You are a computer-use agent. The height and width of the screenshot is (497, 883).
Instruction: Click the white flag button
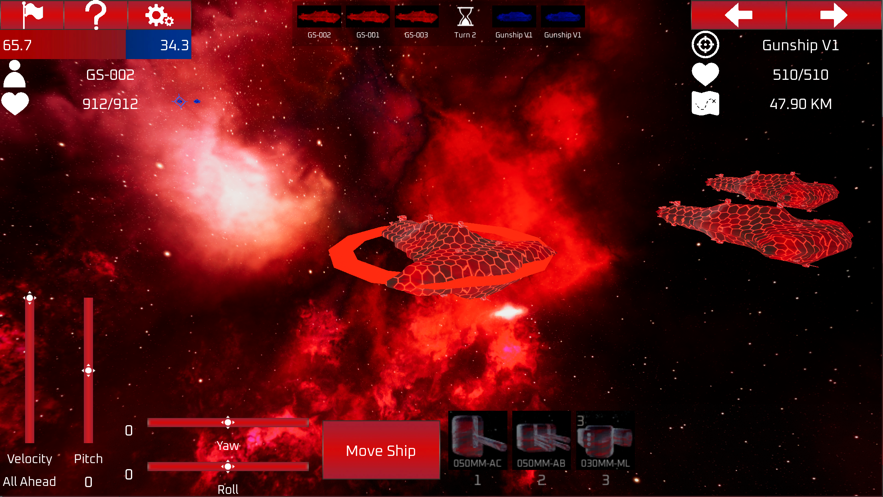pos(32,15)
